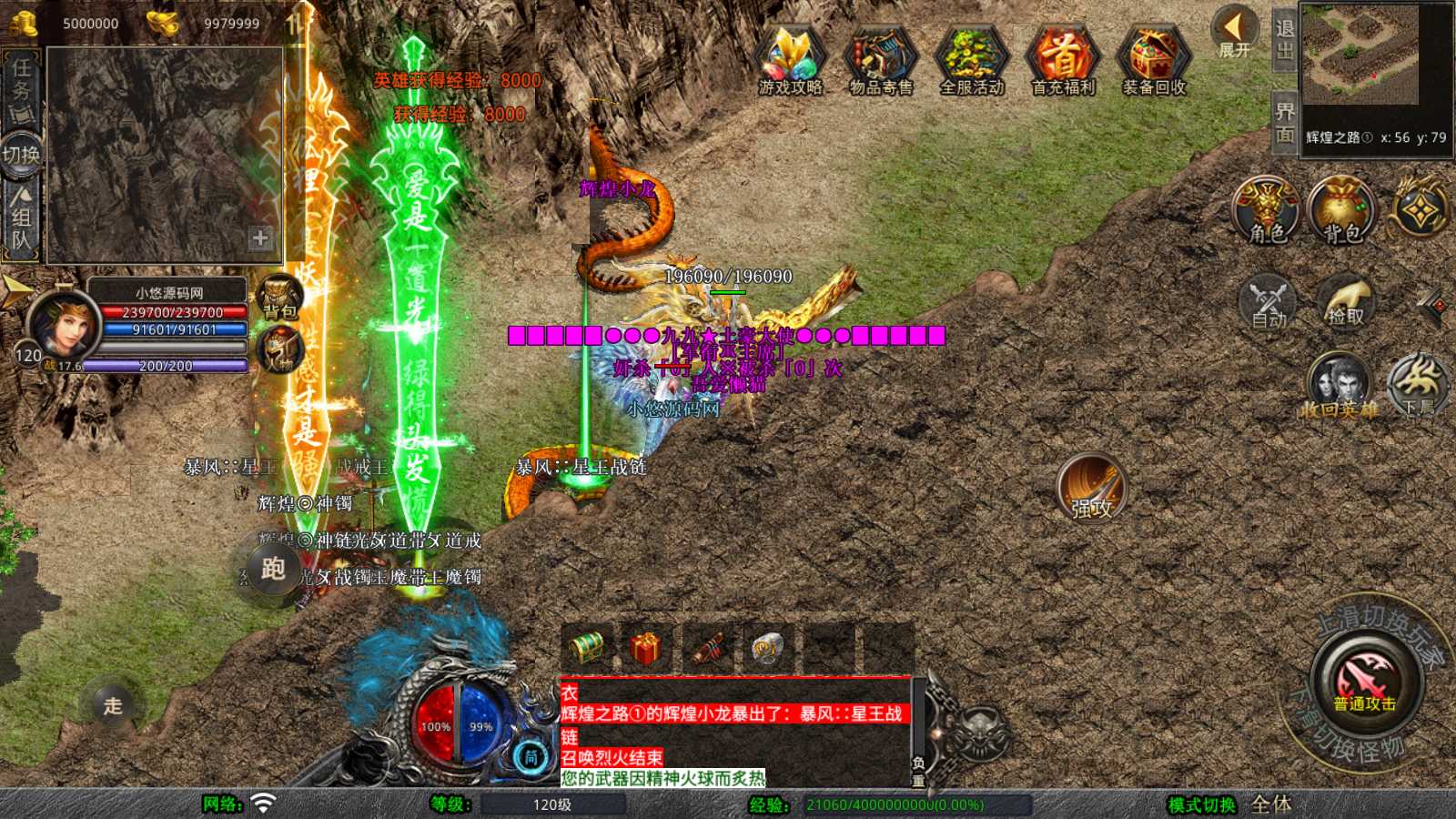Open the 物品寄售 consignment shop
Image resolution: width=1456 pixels, height=819 pixels.
[x=880, y=60]
